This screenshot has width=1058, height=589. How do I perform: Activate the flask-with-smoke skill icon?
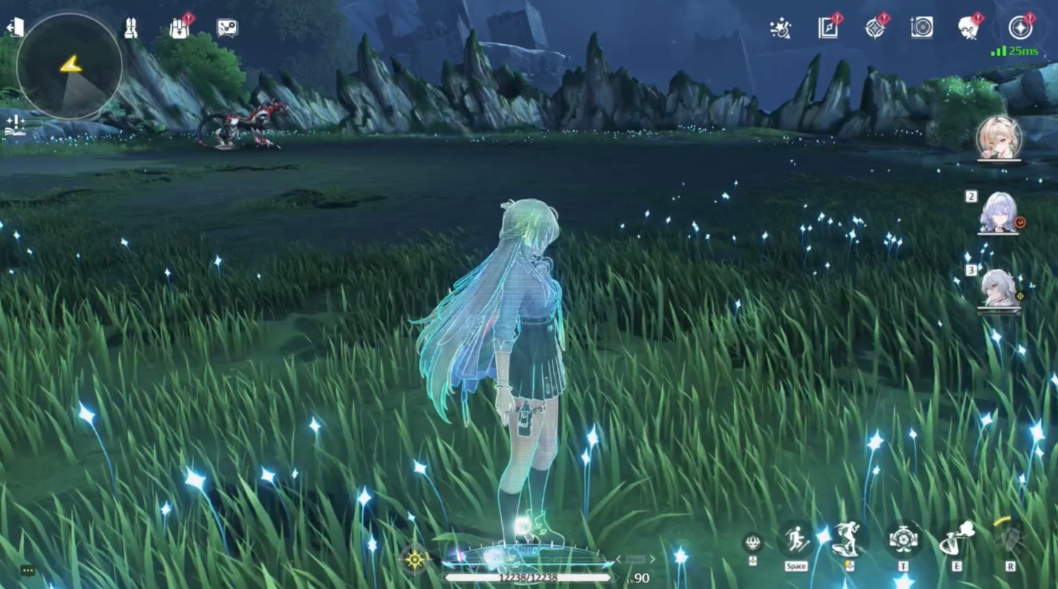pyautogui.click(x=956, y=540)
